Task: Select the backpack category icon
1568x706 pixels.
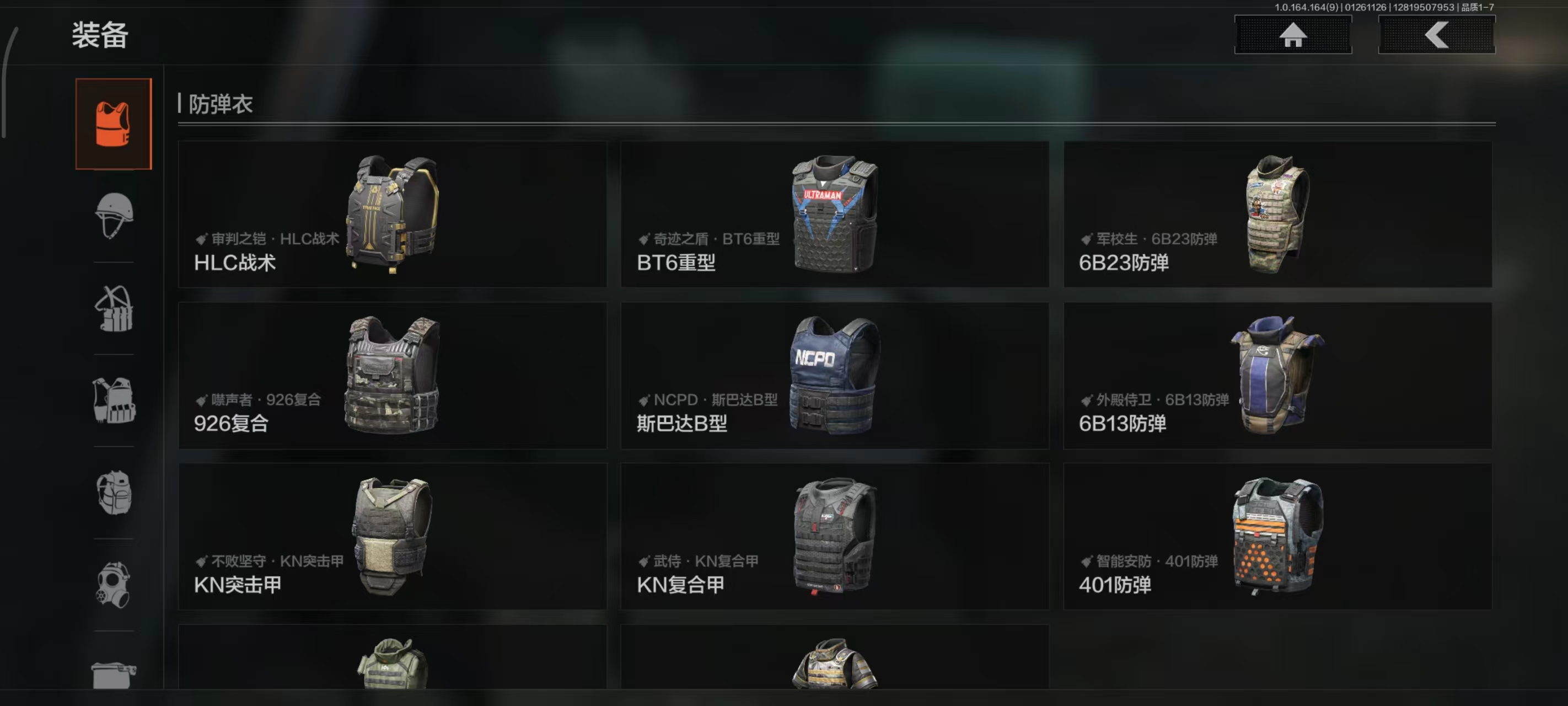Action: click(113, 492)
